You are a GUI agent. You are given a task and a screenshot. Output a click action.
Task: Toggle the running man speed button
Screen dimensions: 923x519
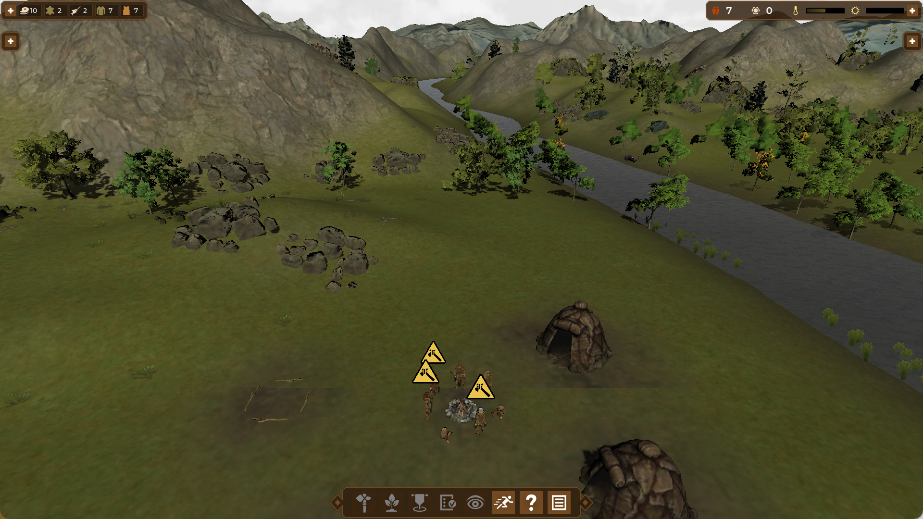503,503
